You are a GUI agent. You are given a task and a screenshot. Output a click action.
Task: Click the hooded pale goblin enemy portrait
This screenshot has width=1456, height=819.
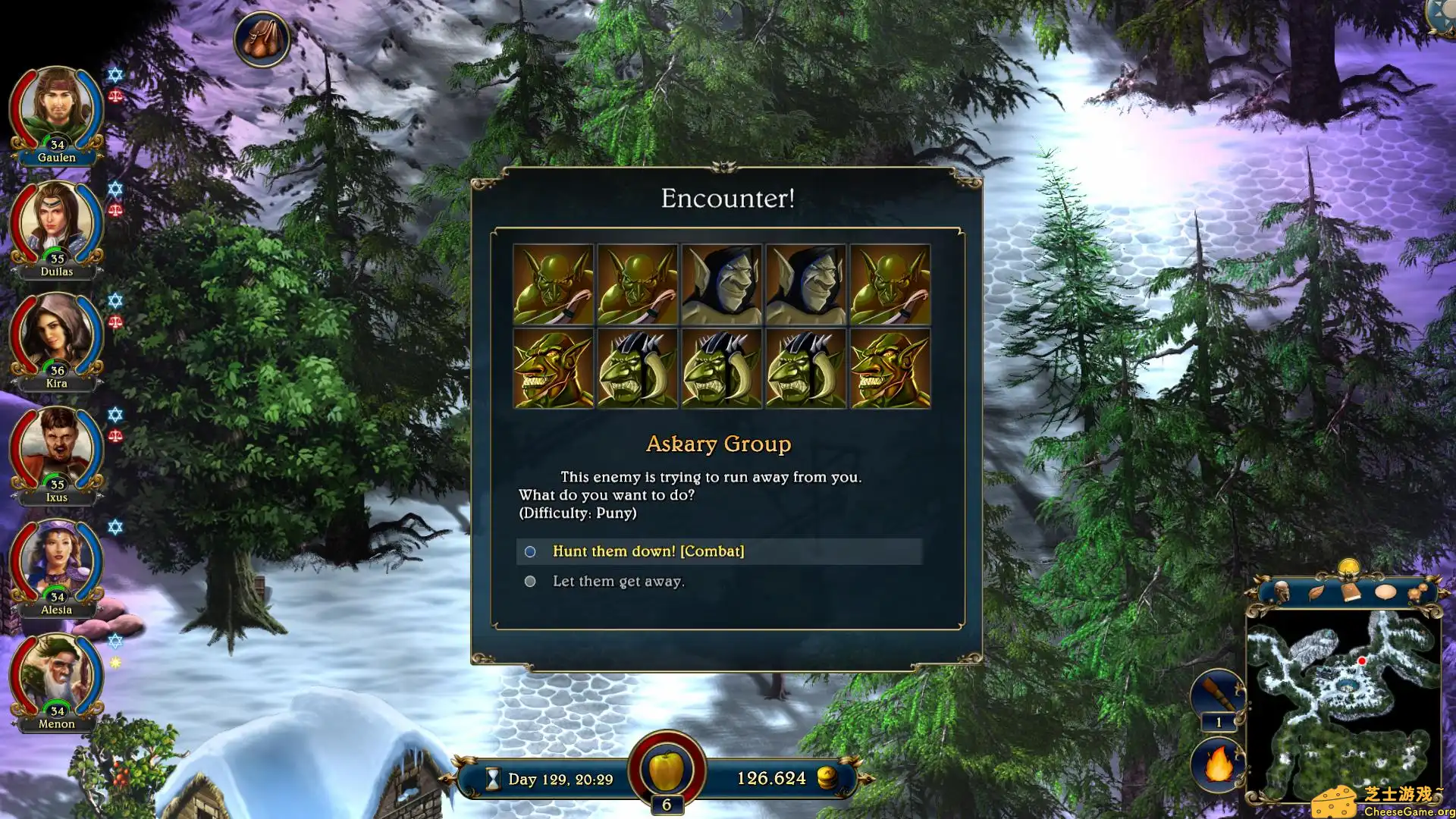click(721, 285)
